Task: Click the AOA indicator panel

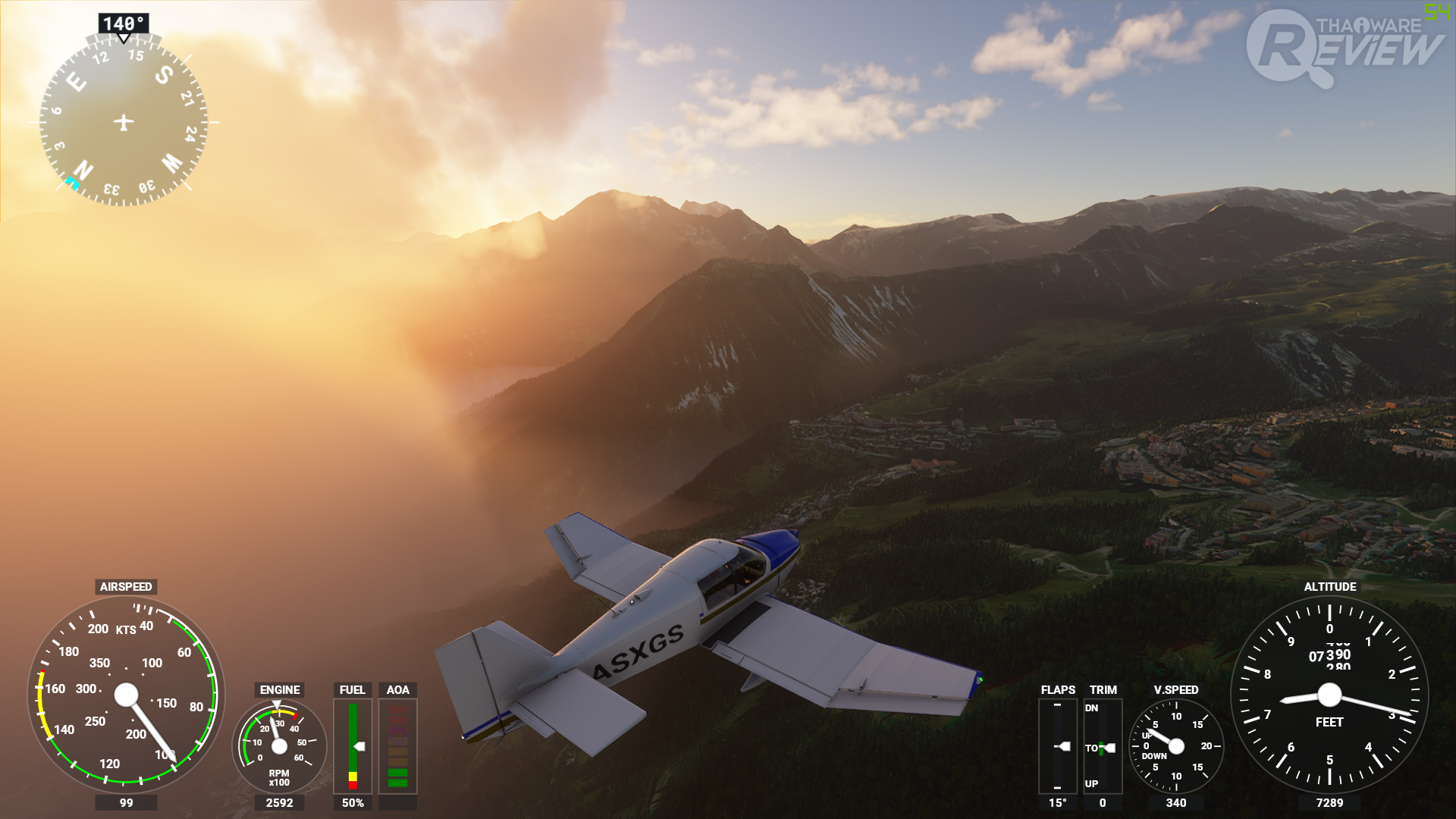Action: (x=397, y=746)
